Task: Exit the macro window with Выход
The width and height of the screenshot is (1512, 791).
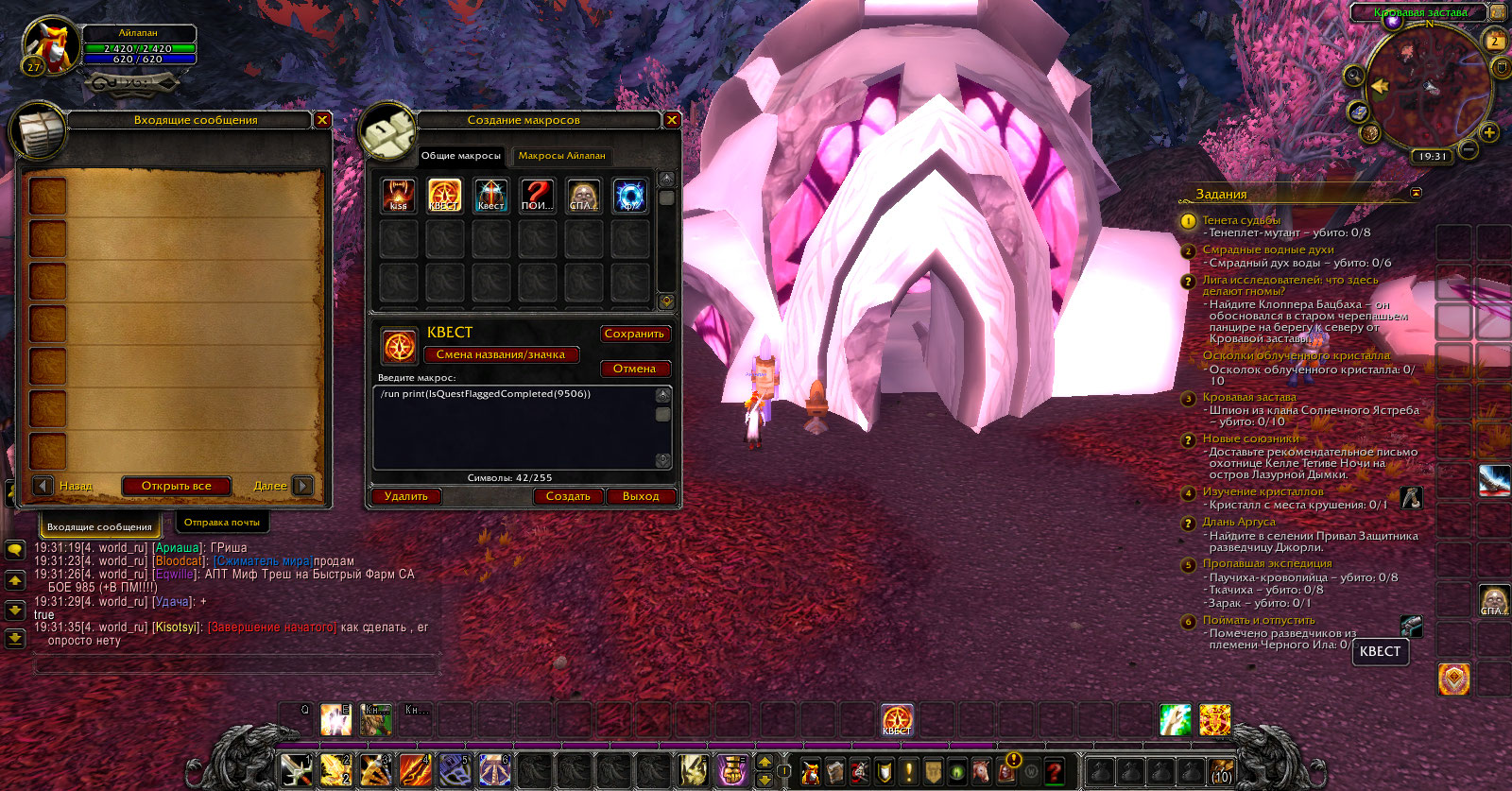Action: click(x=641, y=496)
